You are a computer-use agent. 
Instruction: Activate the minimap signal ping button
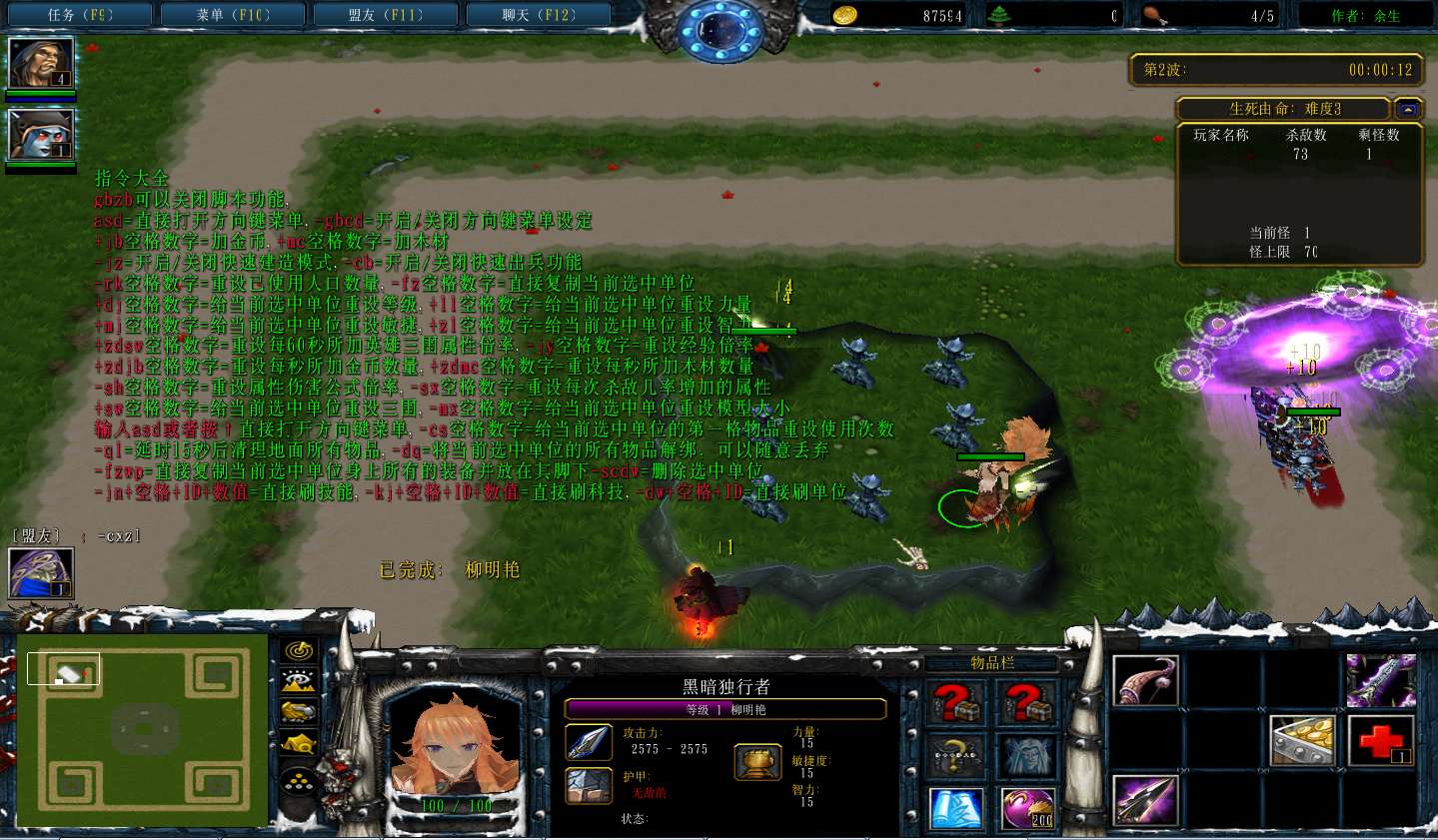pyautogui.click(x=299, y=652)
